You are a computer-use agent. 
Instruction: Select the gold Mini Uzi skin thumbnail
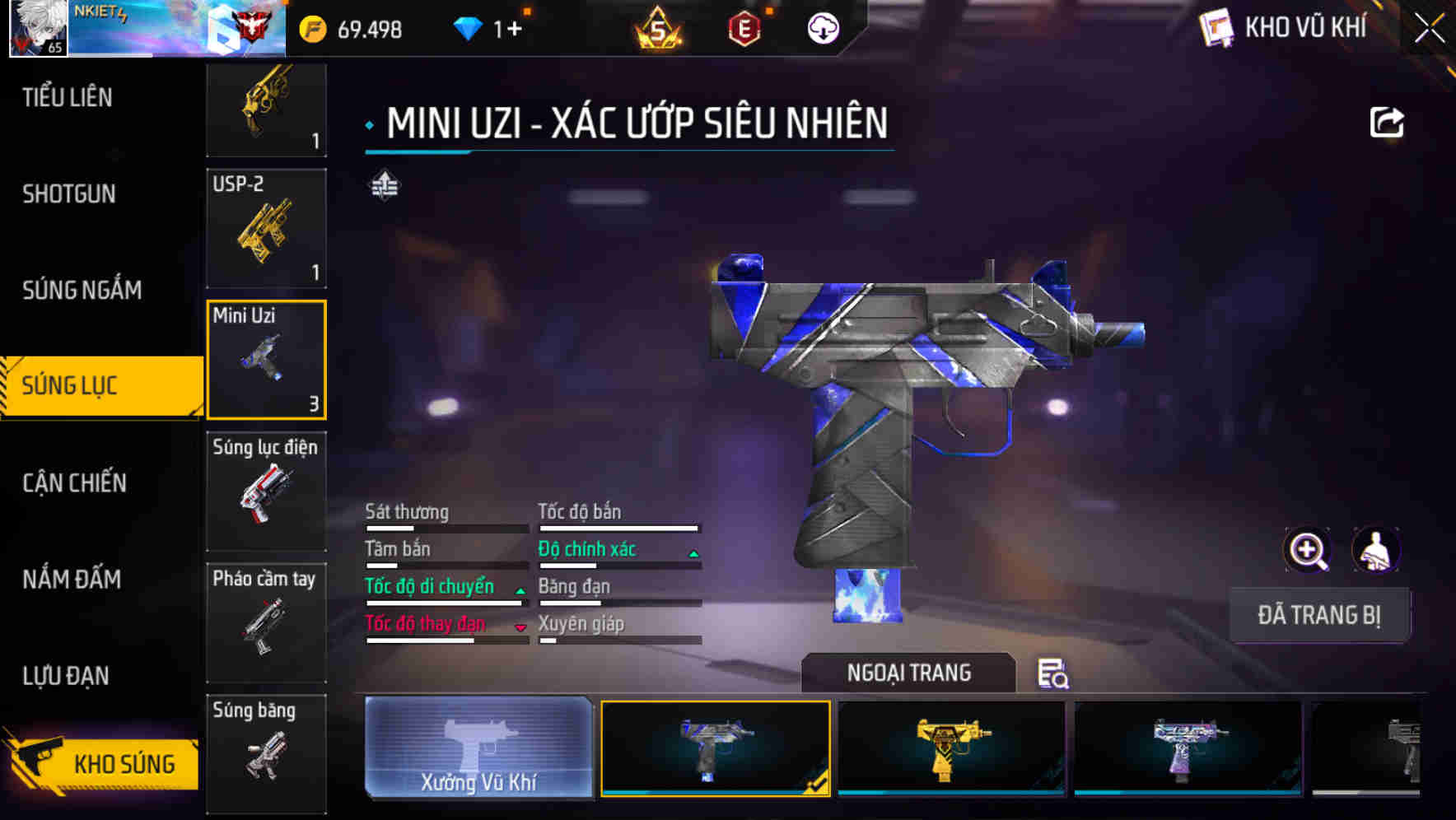pyautogui.click(x=950, y=749)
